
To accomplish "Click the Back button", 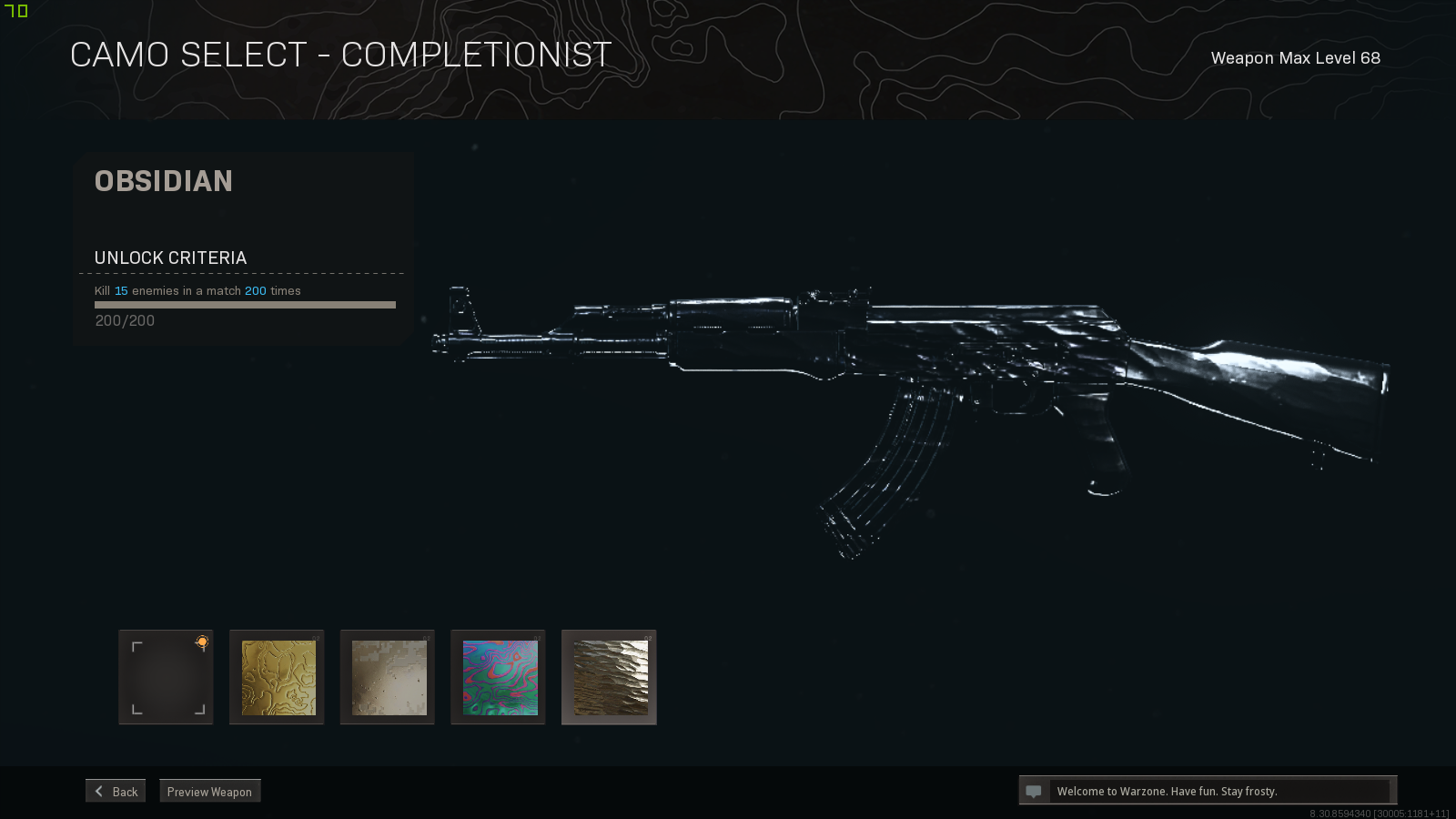I will tap(115, 790).
